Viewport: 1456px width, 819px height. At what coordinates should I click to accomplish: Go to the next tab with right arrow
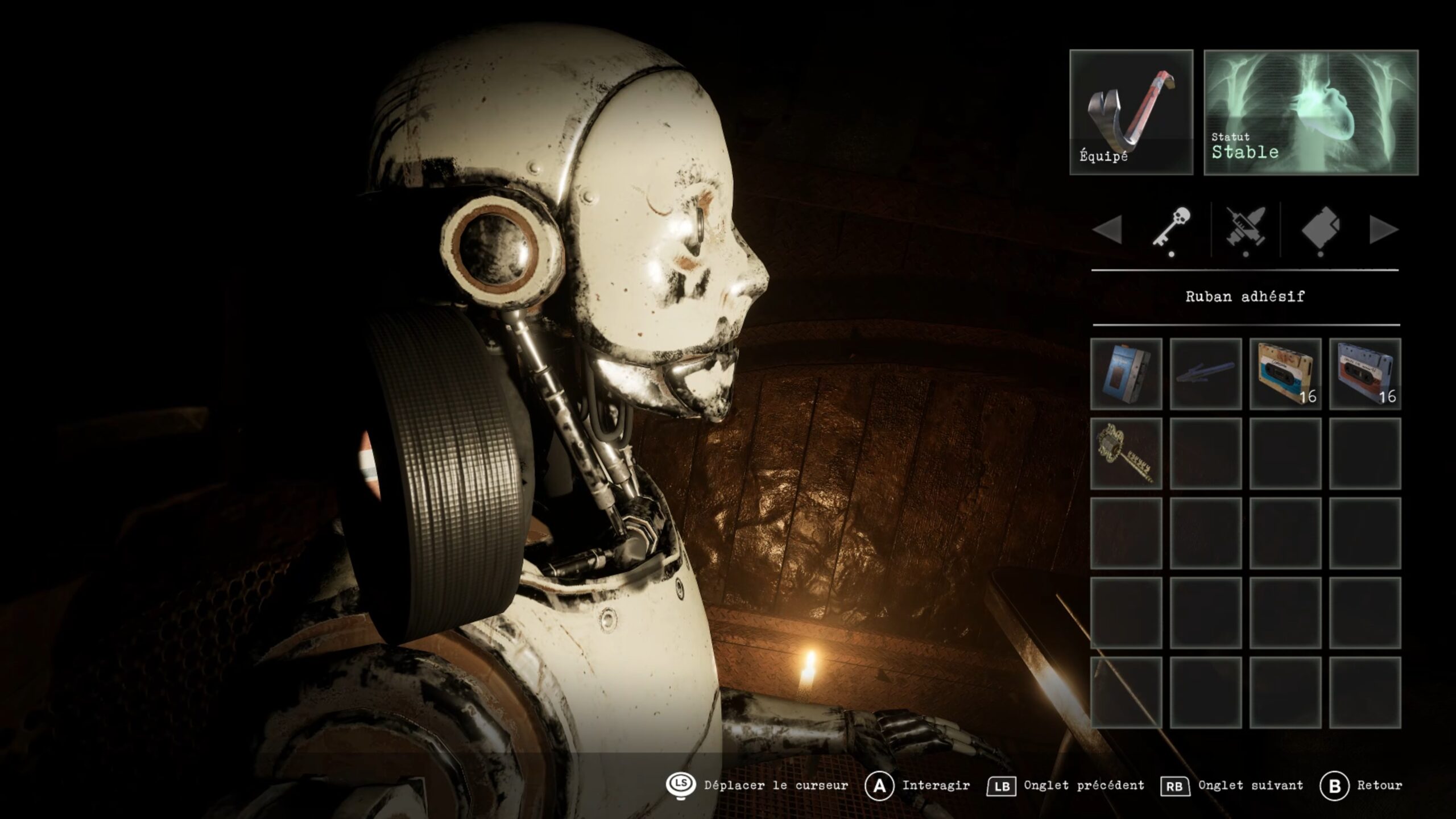click(x=1383, y=230)
